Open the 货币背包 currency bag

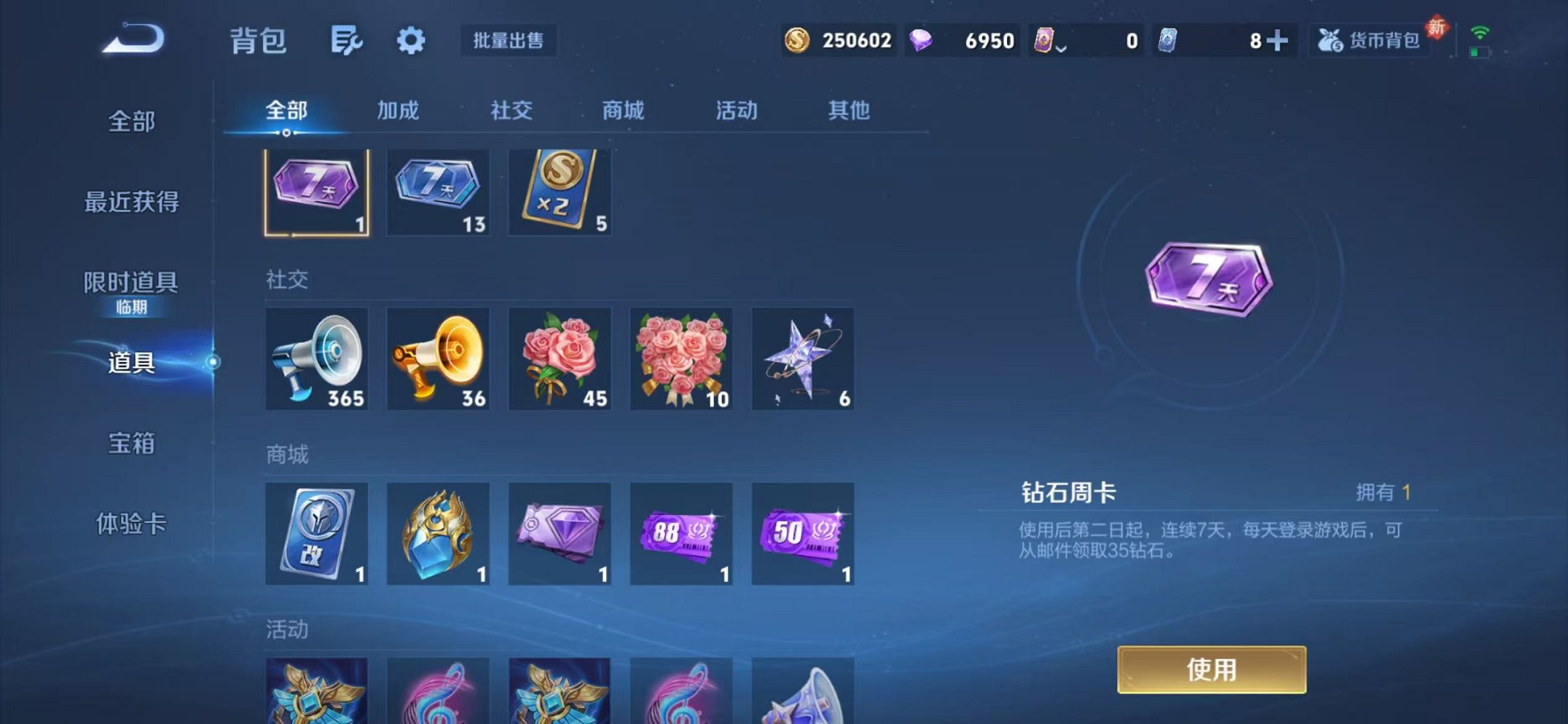click(1370, 42)
